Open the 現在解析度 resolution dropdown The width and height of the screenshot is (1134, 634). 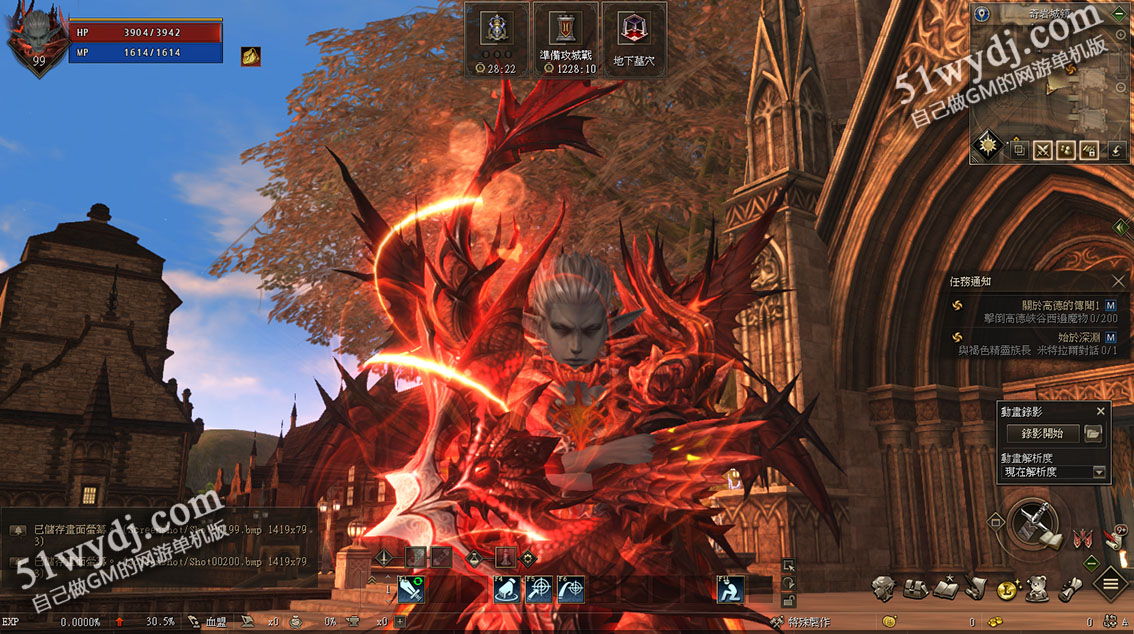click(1099, 472)
